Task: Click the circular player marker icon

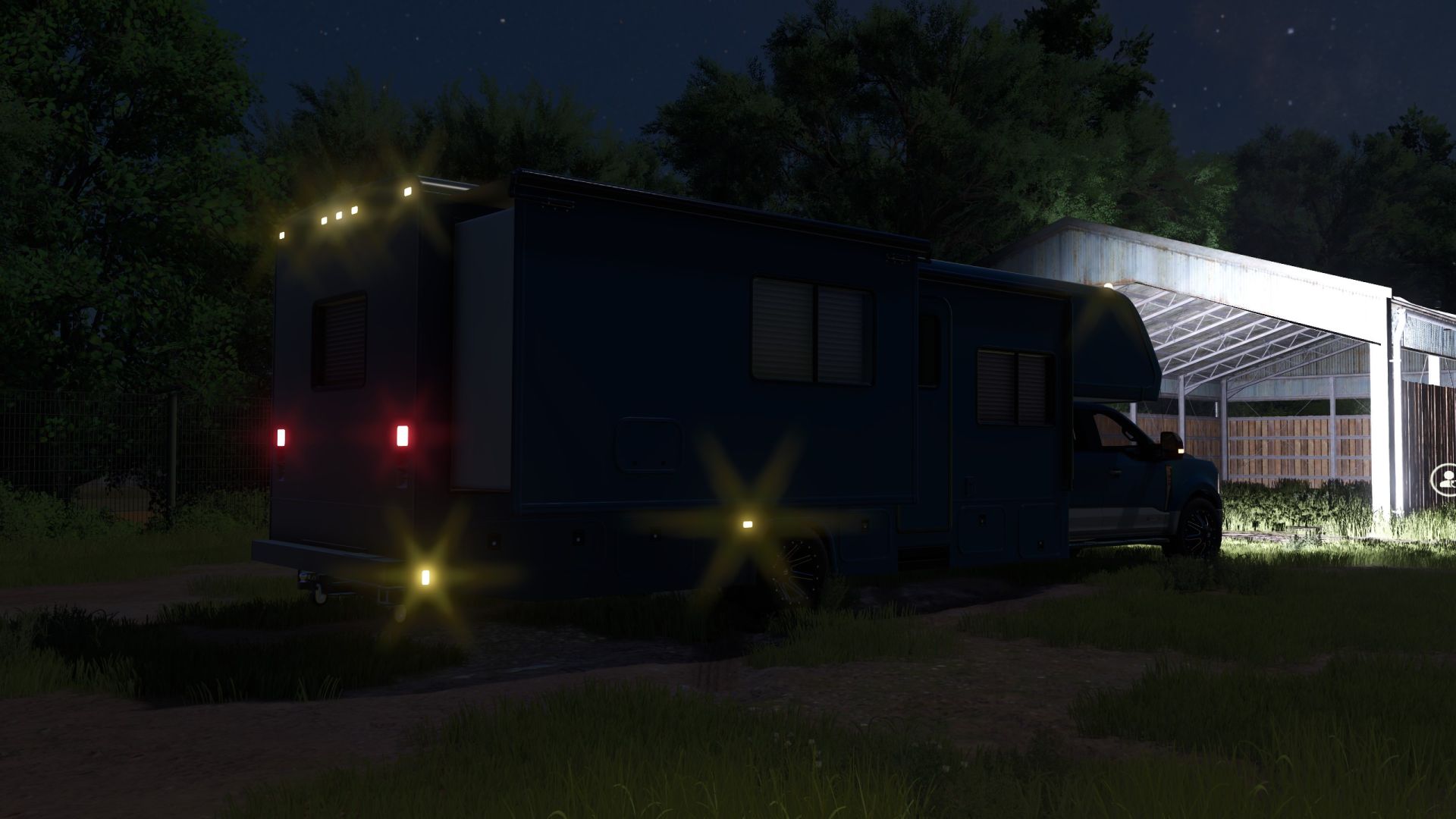Action: click(1446, 479)
